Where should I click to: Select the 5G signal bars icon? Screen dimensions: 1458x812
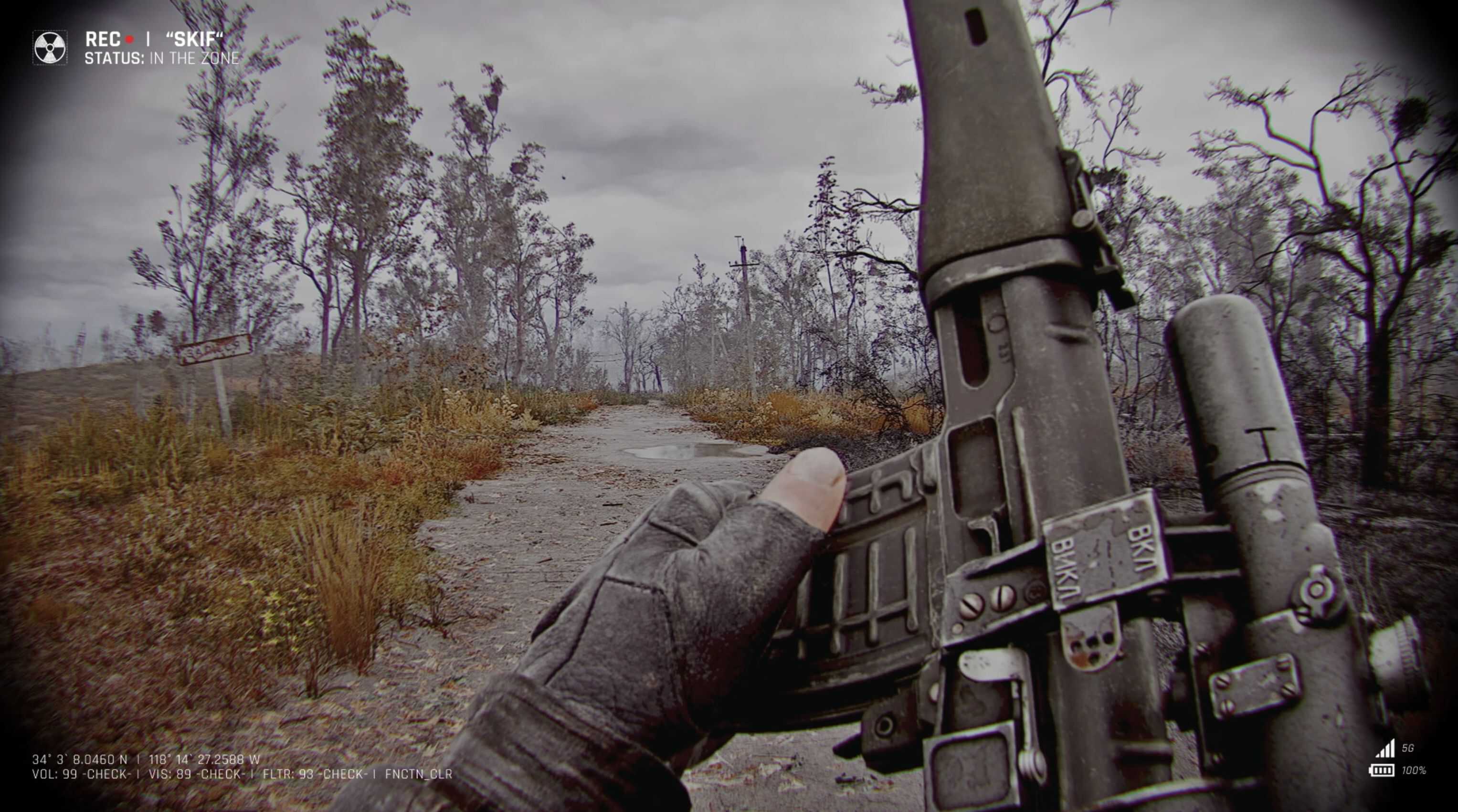click(1385, 749)
